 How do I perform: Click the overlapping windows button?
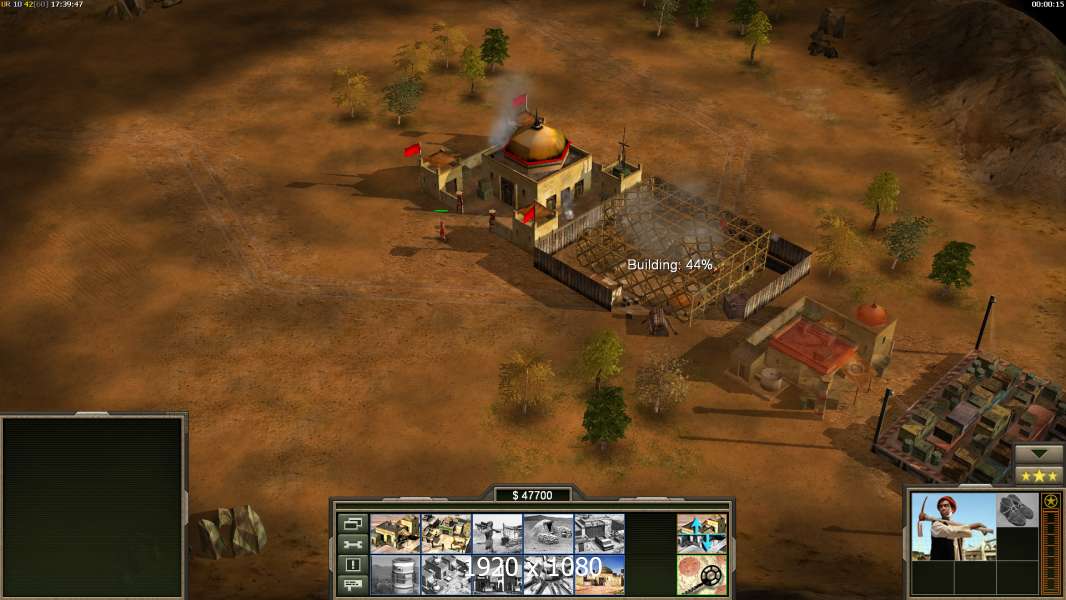(352, 523)
